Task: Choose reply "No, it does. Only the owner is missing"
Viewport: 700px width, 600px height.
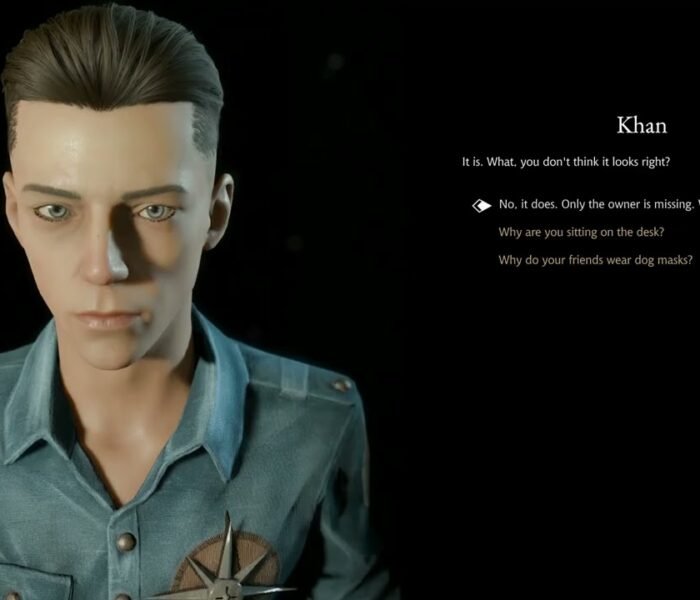Action: pos(595,205)
